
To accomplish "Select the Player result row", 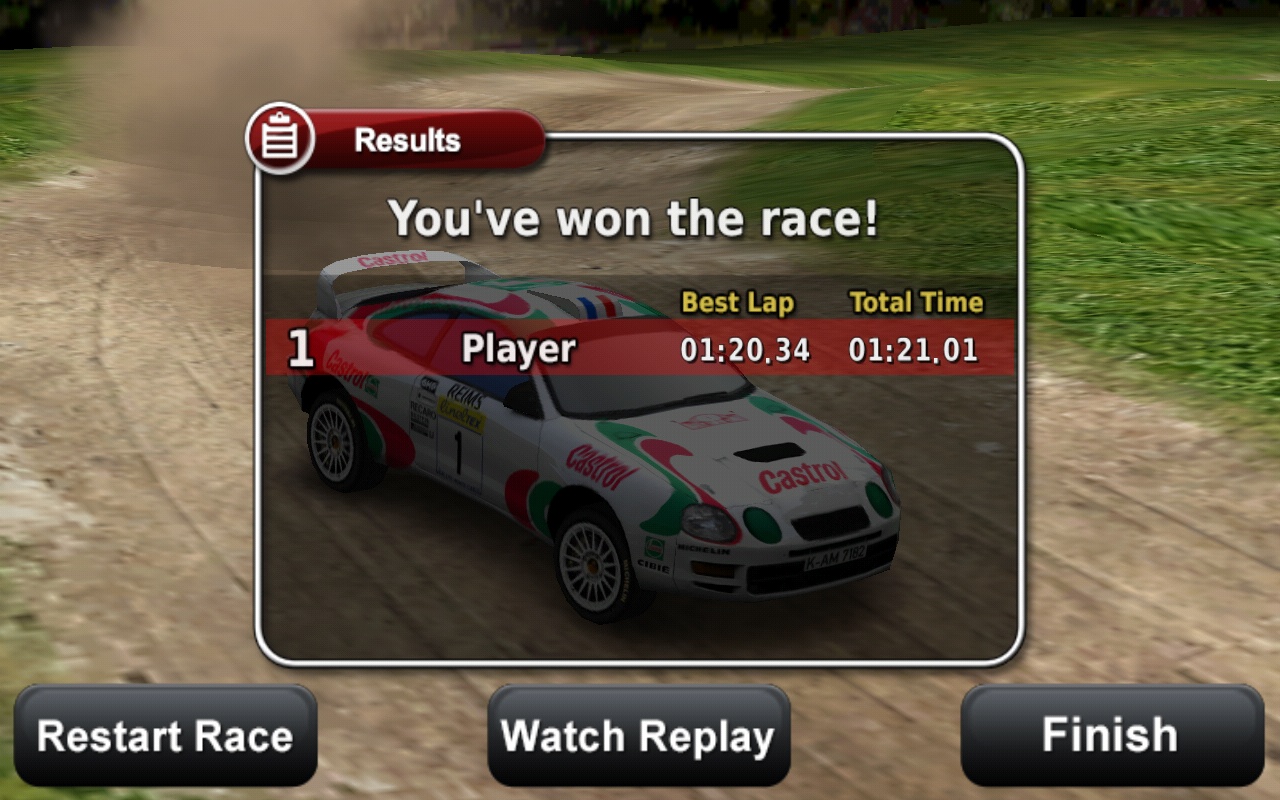I will pos(640,348).
